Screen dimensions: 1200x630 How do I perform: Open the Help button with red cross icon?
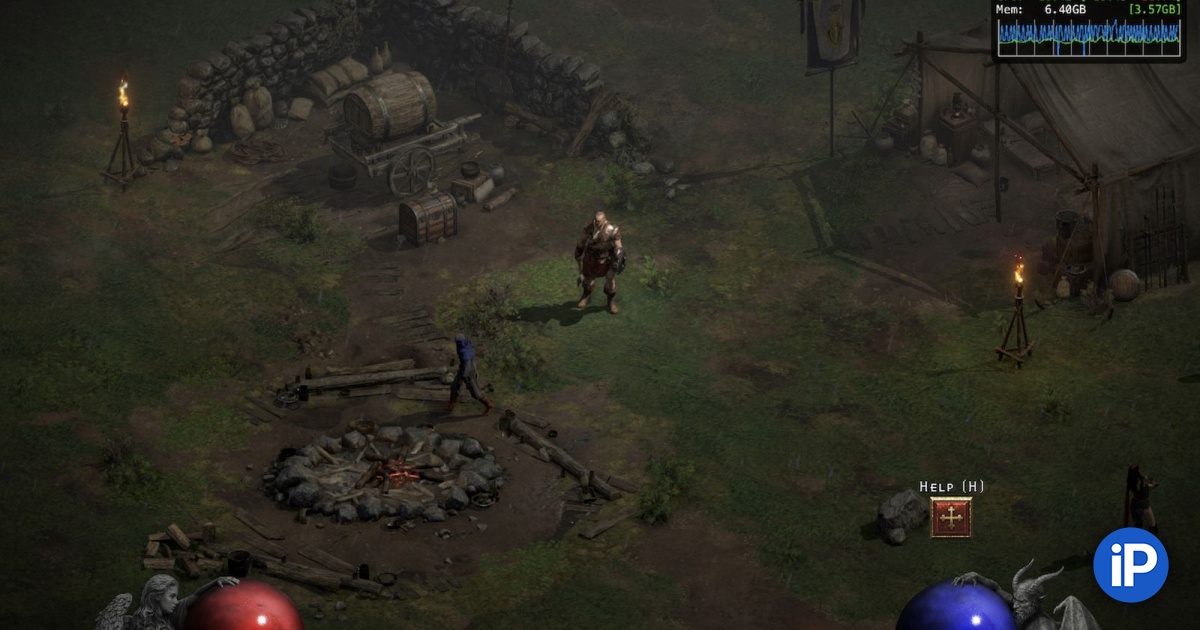(x=951, y=517)
